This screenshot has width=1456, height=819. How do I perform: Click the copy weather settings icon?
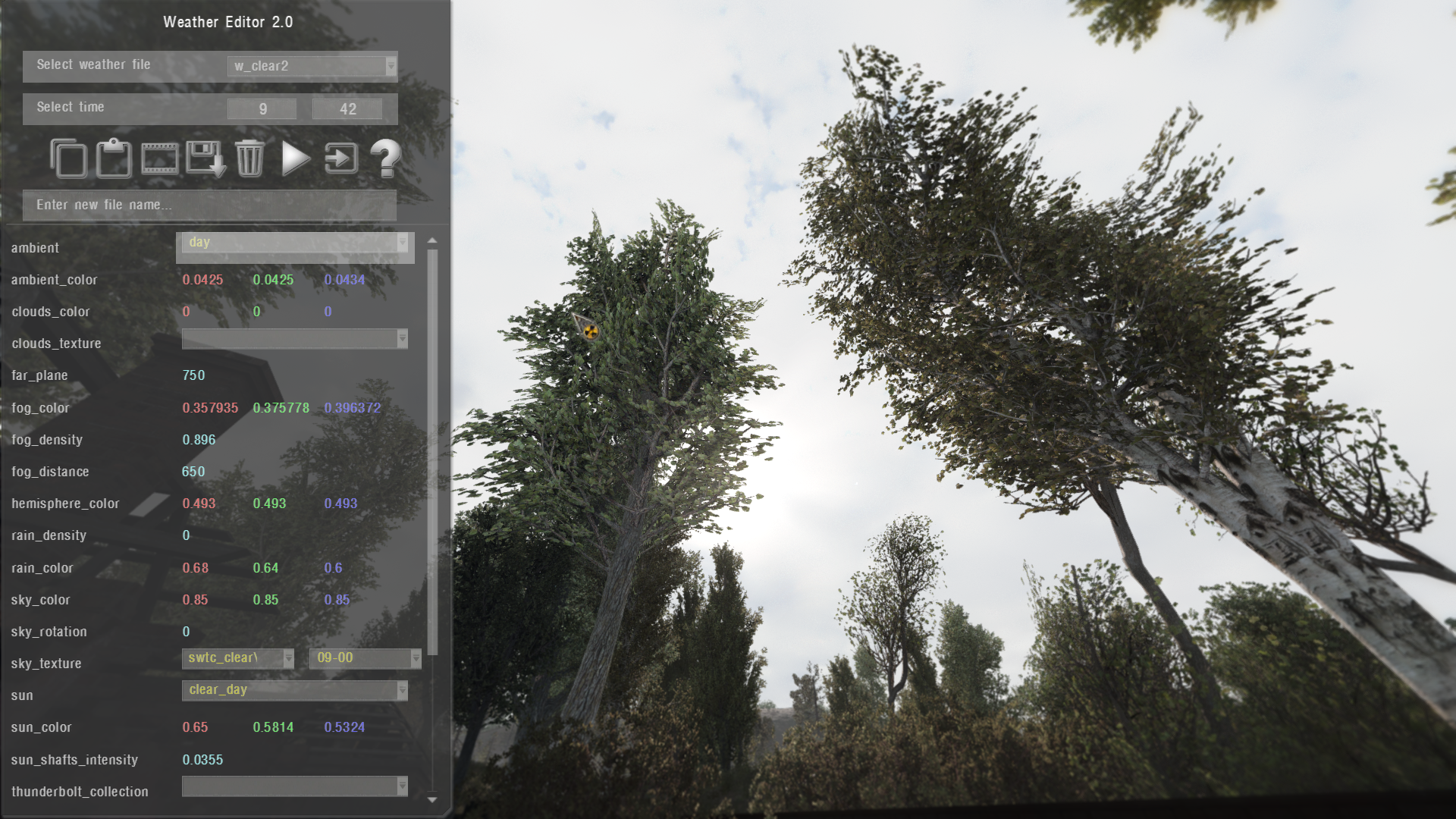[68, 158]
